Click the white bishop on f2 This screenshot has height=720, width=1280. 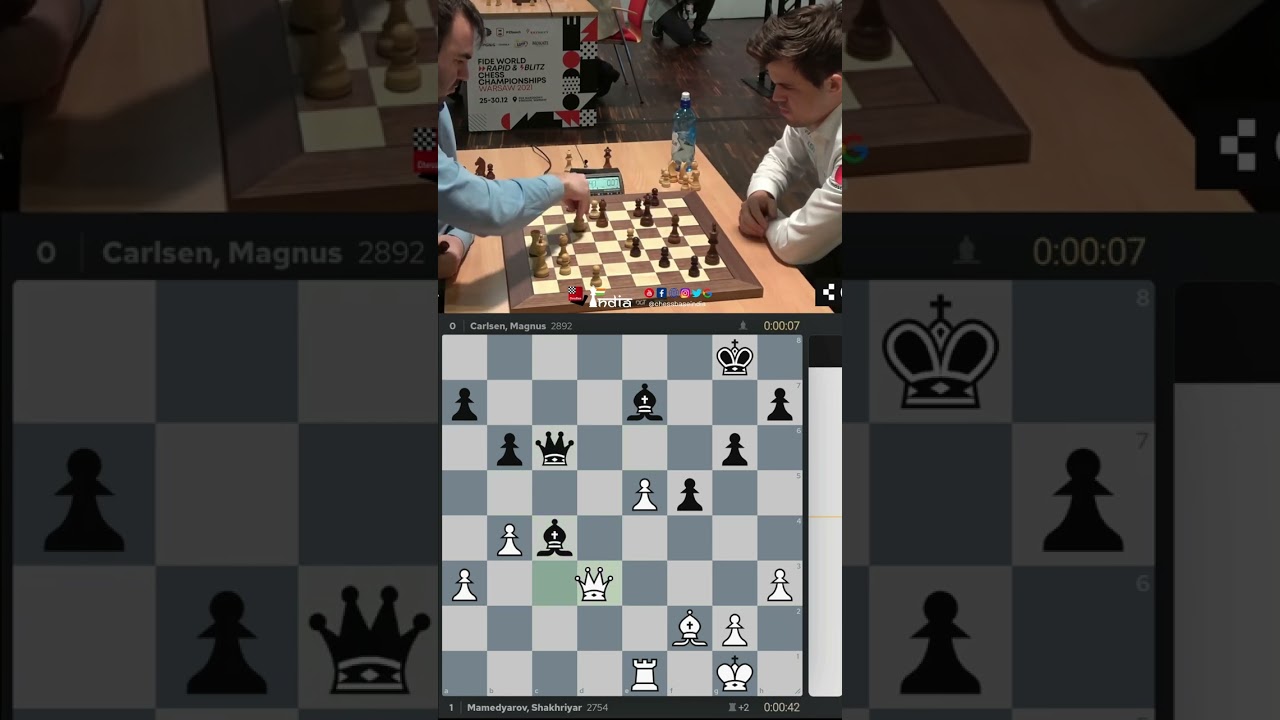pos(690,628)
